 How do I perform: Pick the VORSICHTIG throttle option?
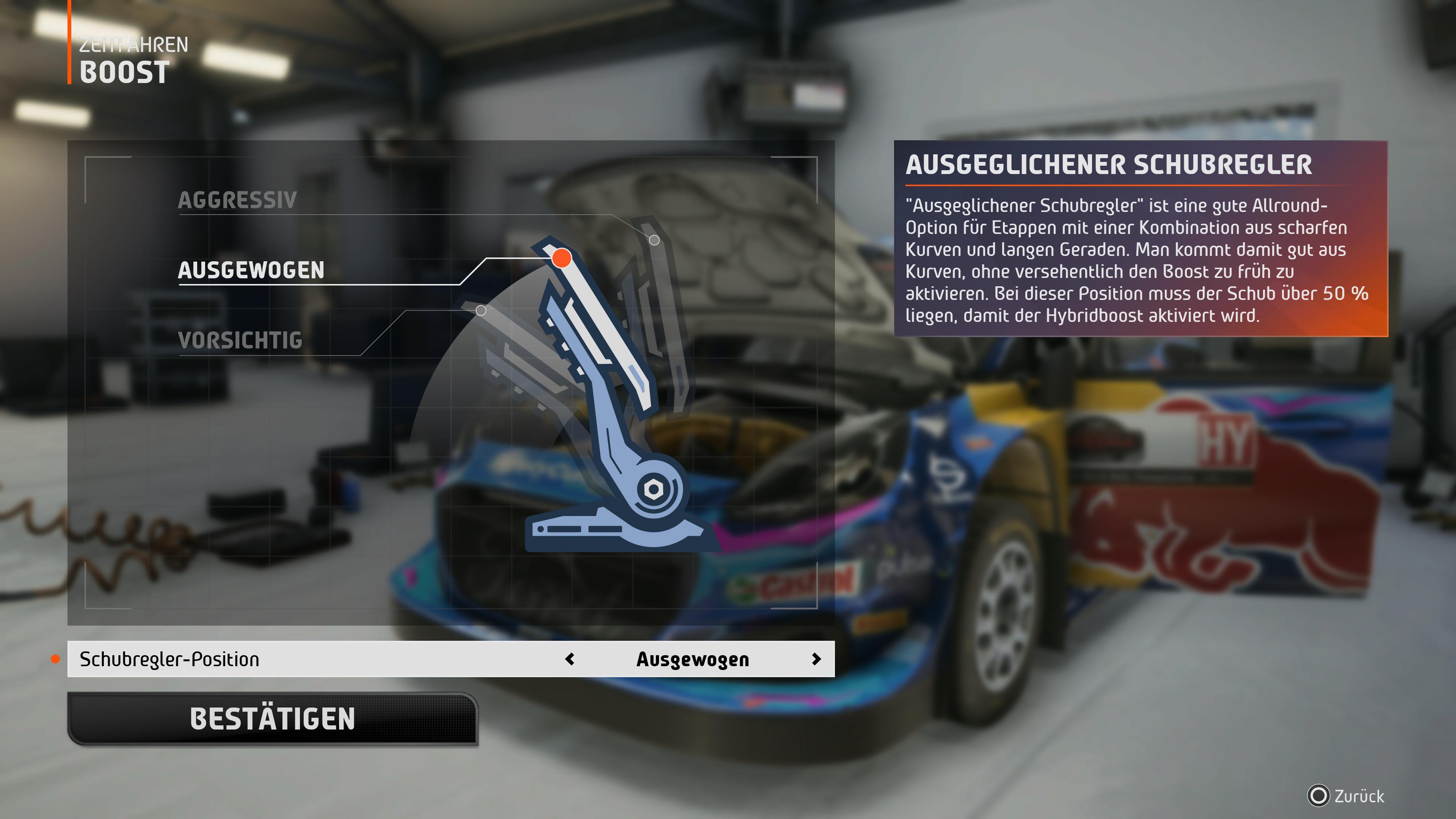click(x=240, y=340)
